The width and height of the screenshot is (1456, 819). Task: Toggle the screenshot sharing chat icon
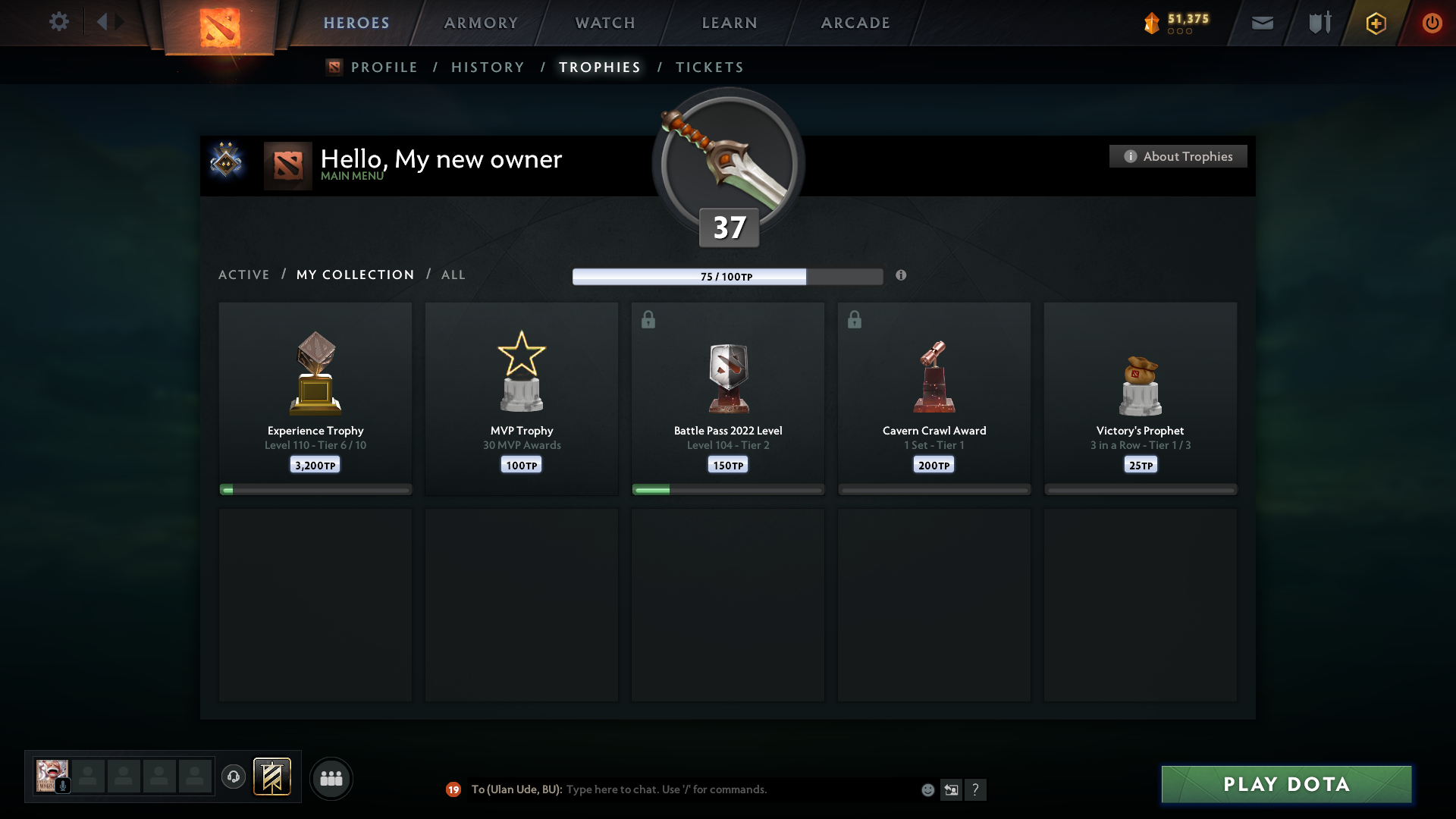pyautogui.click(x=952, y=789)
